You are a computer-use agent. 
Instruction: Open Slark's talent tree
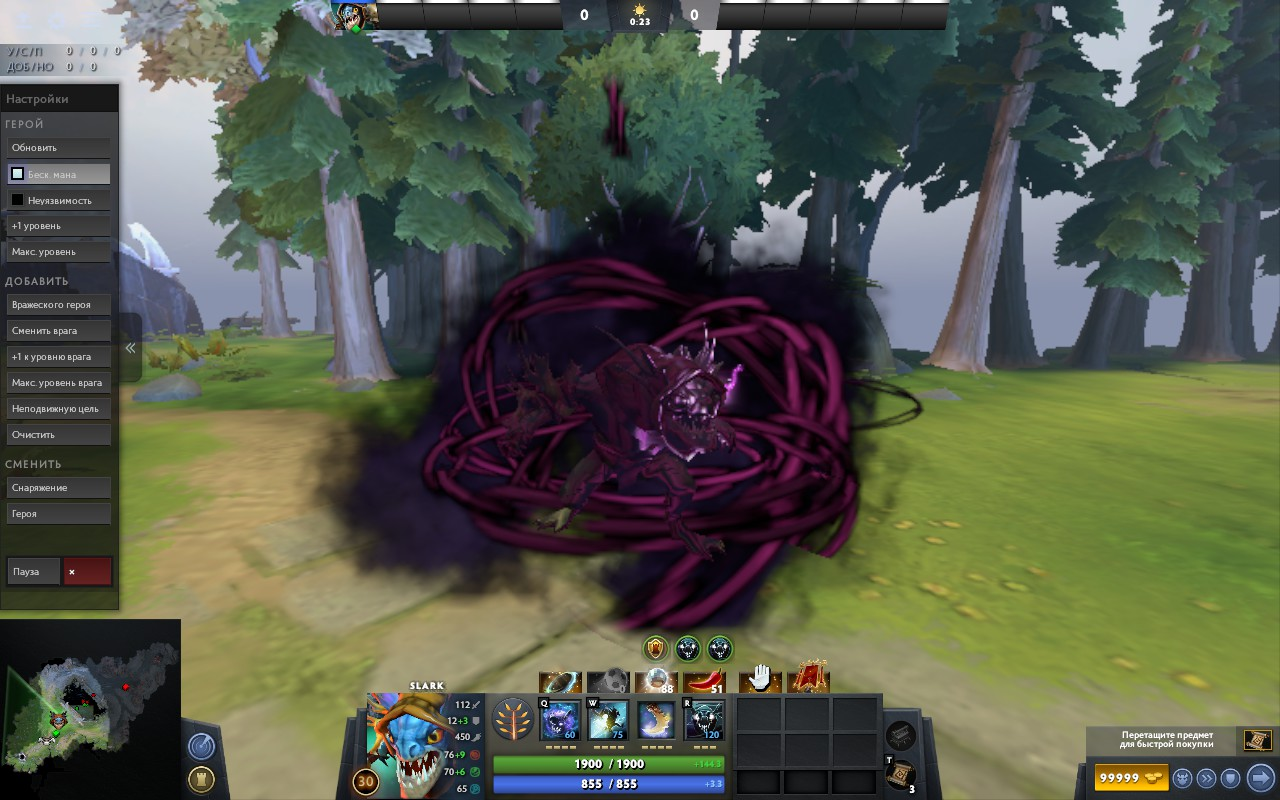[x=513, y=720]
